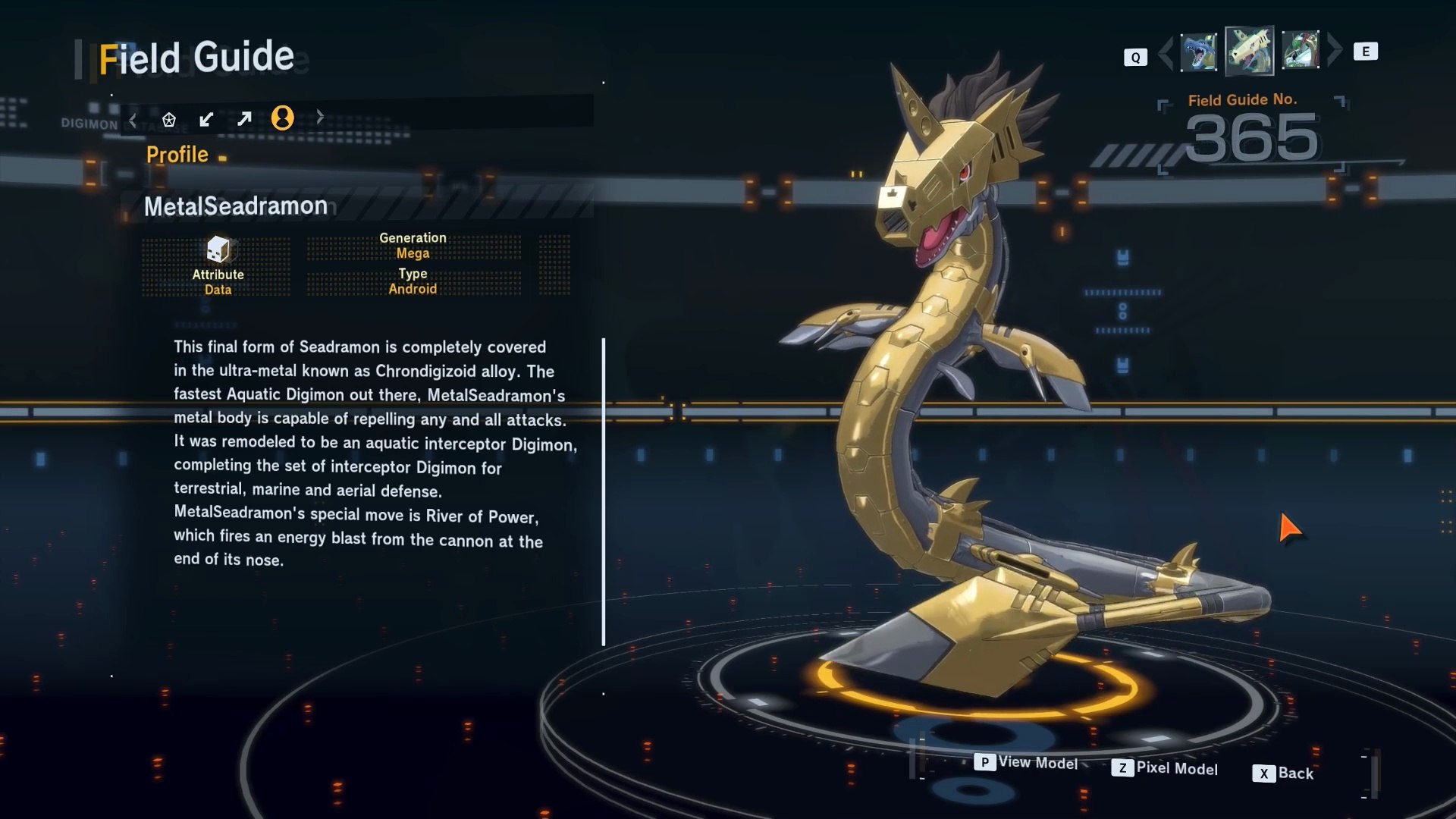Click the left chevron beside the tab icons
The image size is (1456, 819).
pyautogui.click(x=133, y=119)
